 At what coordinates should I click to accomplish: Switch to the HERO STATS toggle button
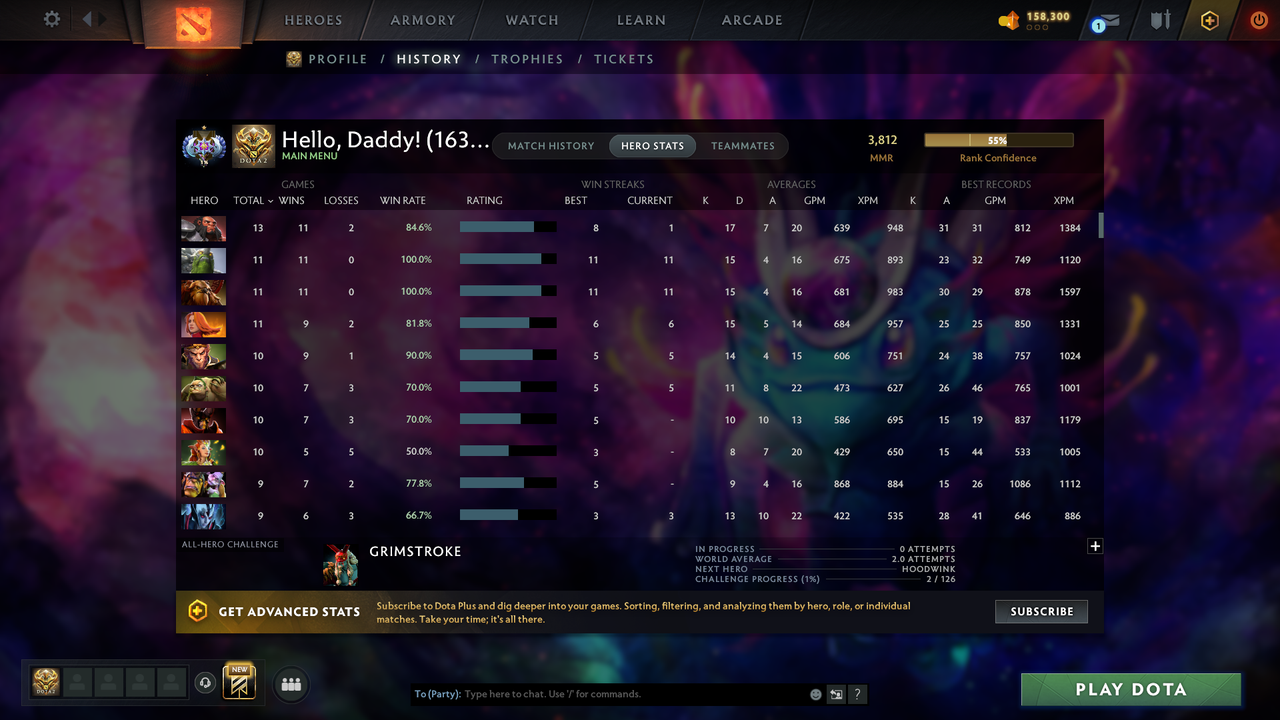click(x=652, y=145)
